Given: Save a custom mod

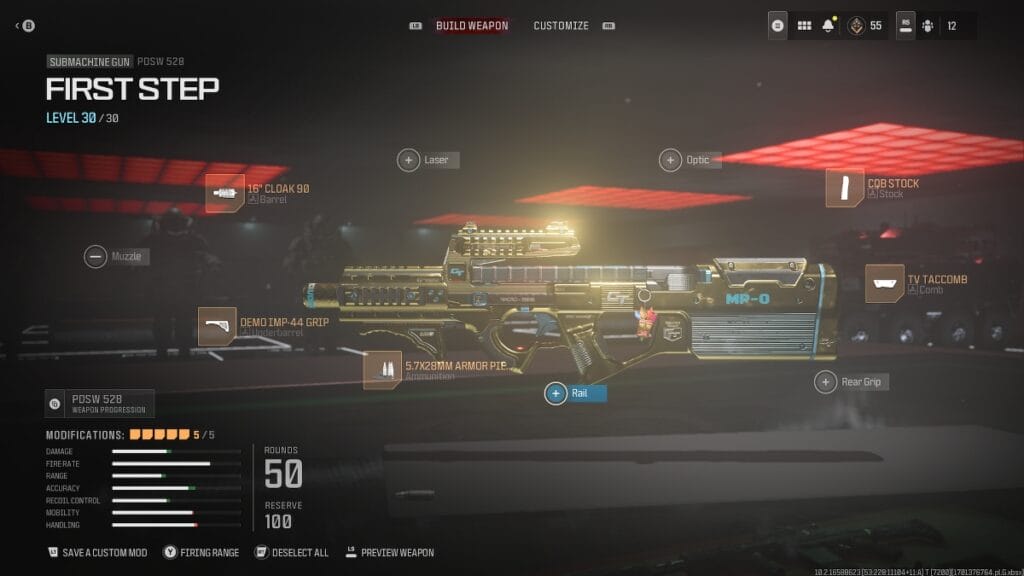Looking at the screenshot, I should point(96,552).
